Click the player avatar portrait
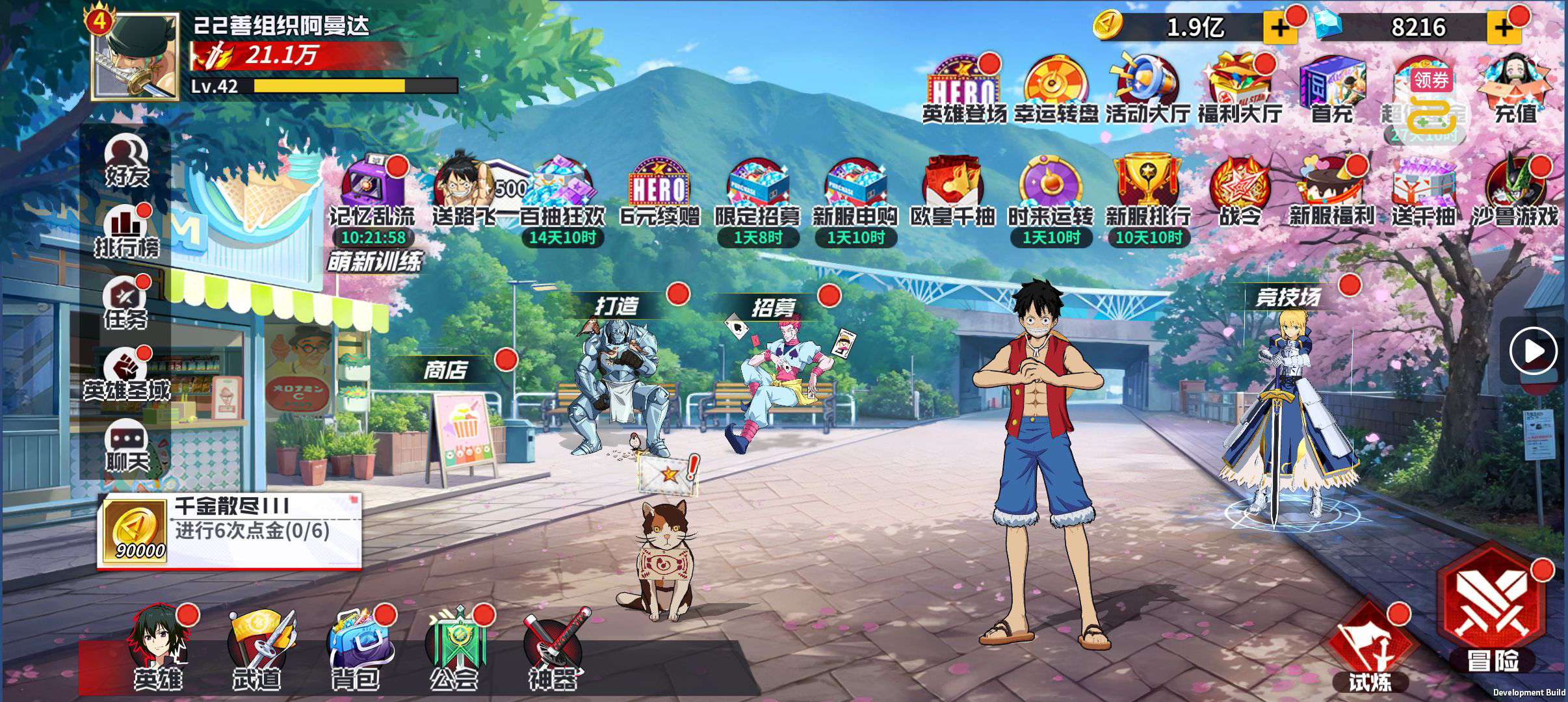 tap(135, 57)
